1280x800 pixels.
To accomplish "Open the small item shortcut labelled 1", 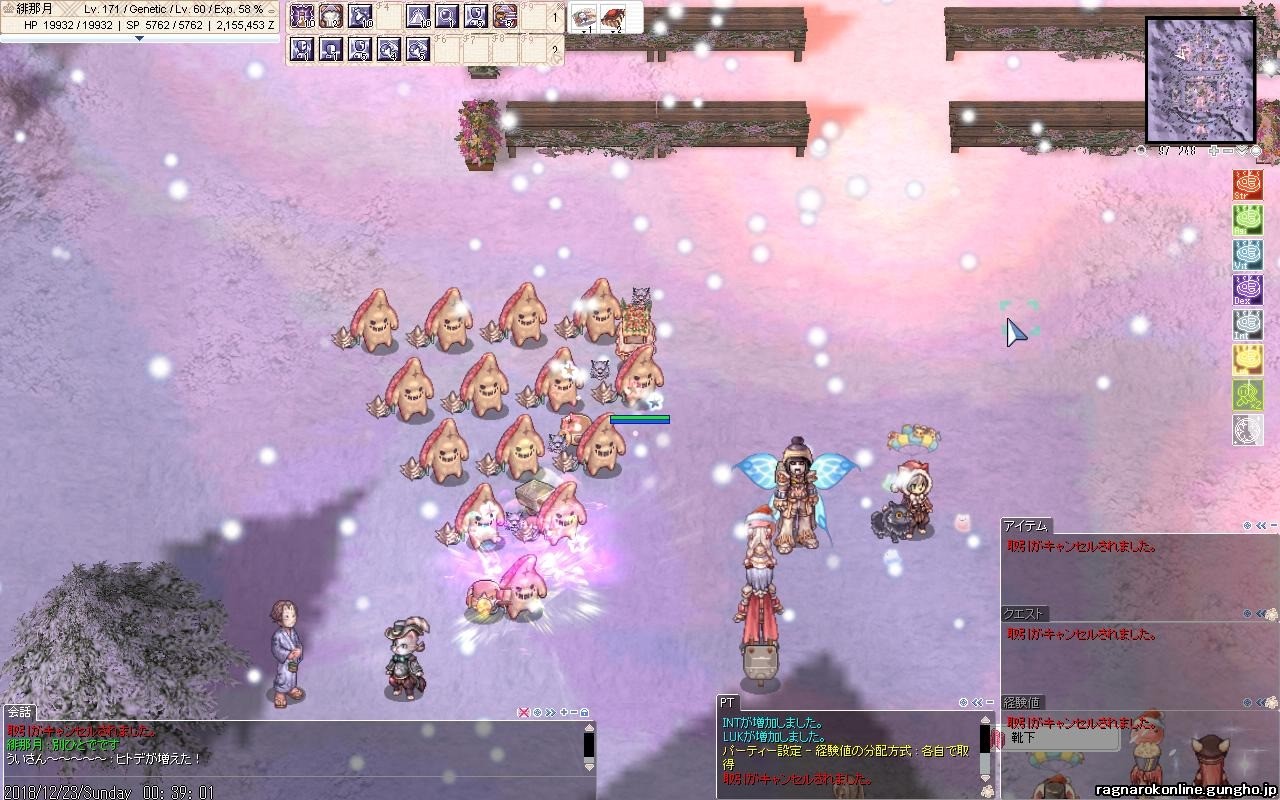I will (x=584, y=17).
